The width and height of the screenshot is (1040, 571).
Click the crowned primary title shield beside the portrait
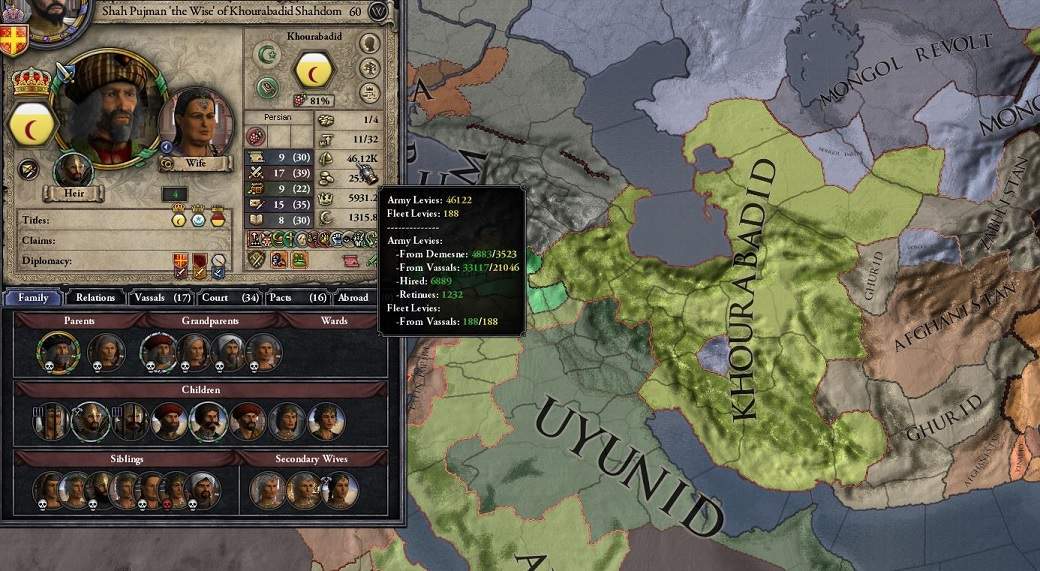(29, 120)
